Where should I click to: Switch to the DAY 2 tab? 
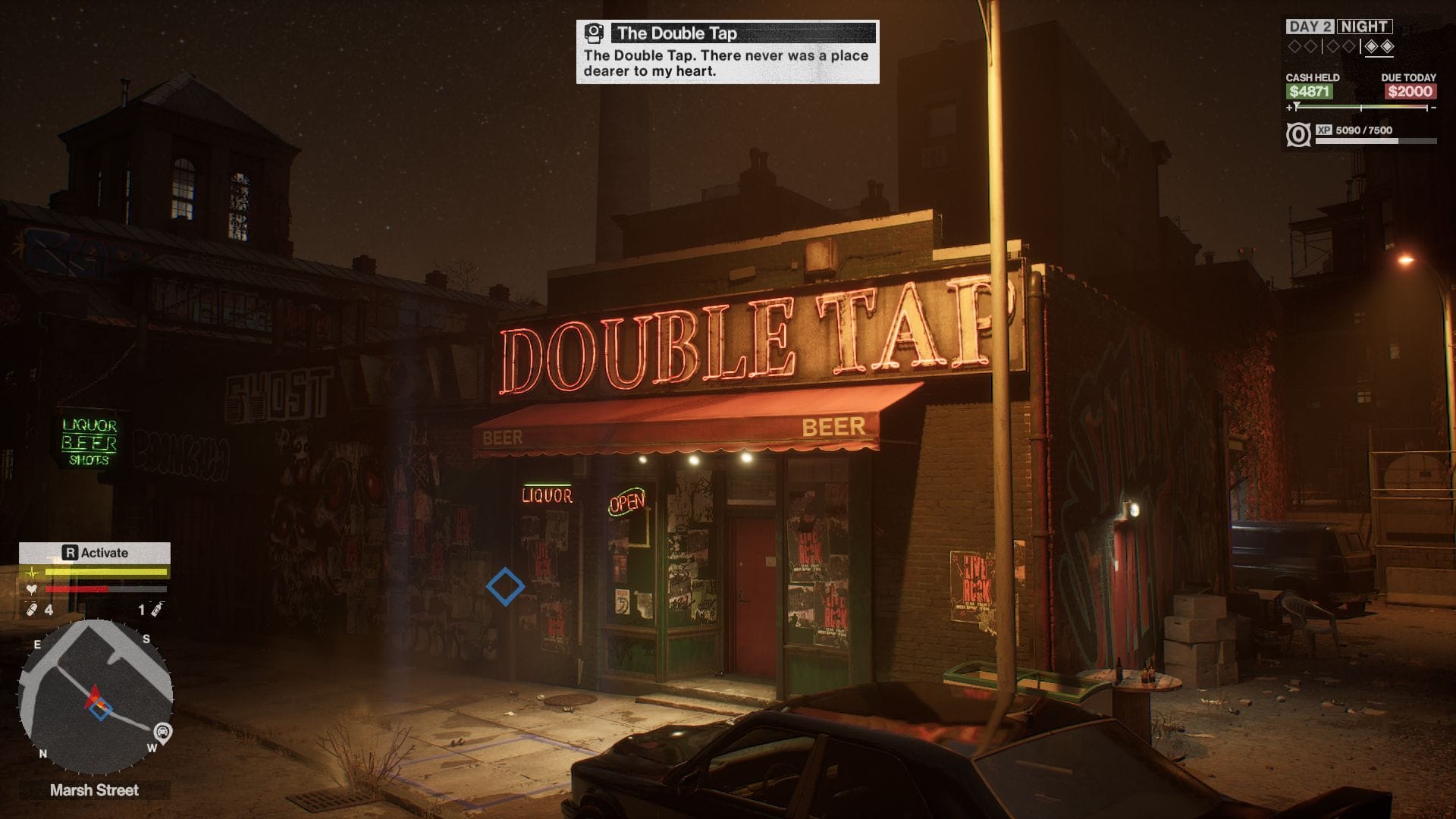point(1312,27)
